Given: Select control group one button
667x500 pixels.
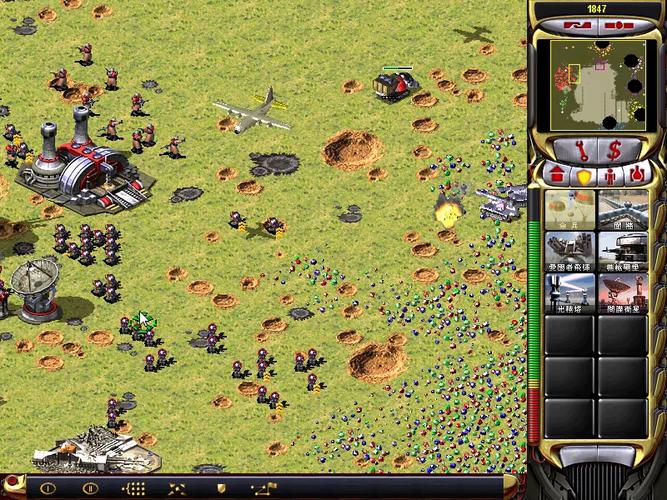Looking at the screenshot, I should [46, 489].
